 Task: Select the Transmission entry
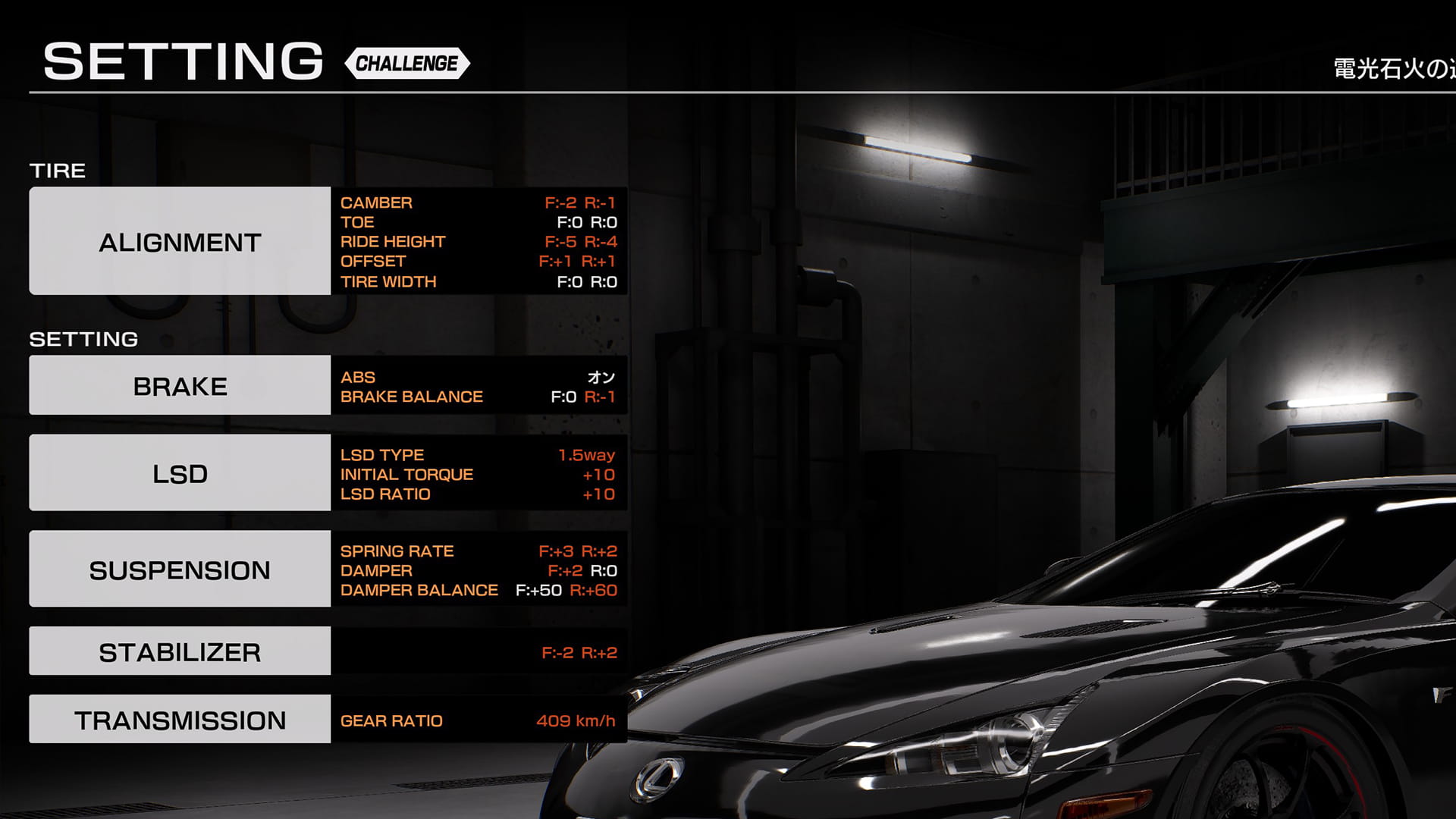[180, 719]
